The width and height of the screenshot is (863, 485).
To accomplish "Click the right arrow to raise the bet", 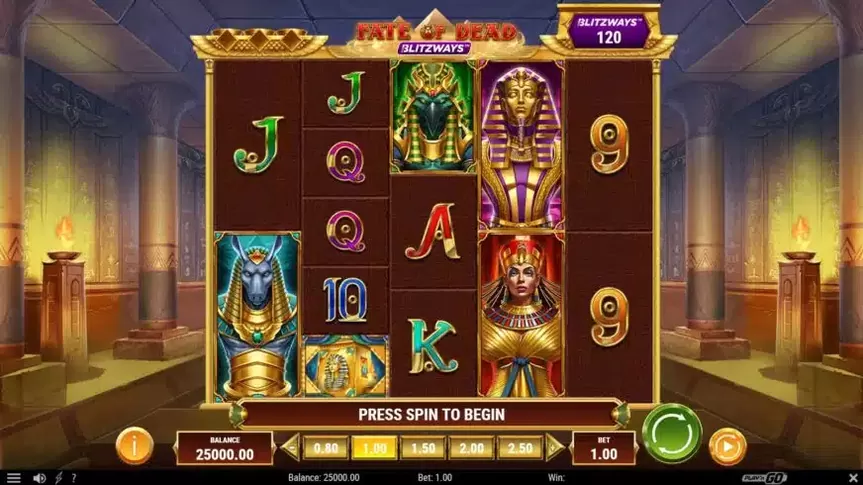I will point(554,448).
